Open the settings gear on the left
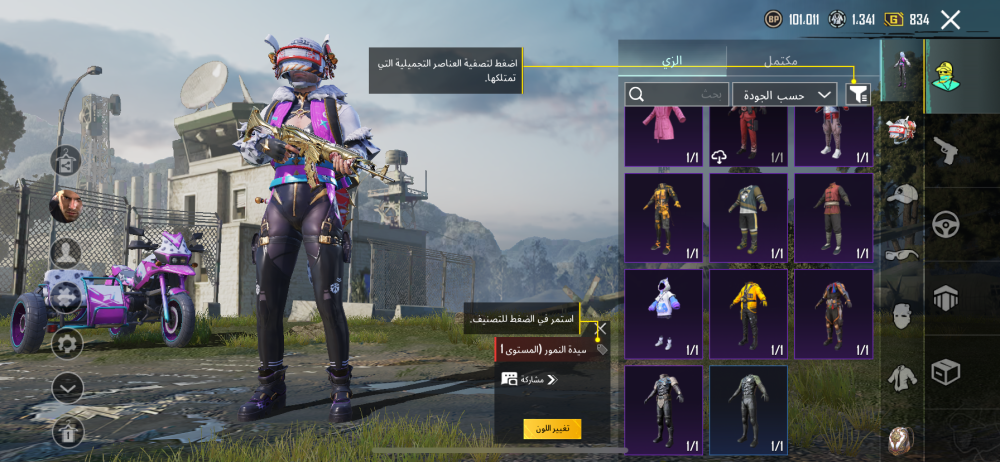1000x462 pixels. 67,343
